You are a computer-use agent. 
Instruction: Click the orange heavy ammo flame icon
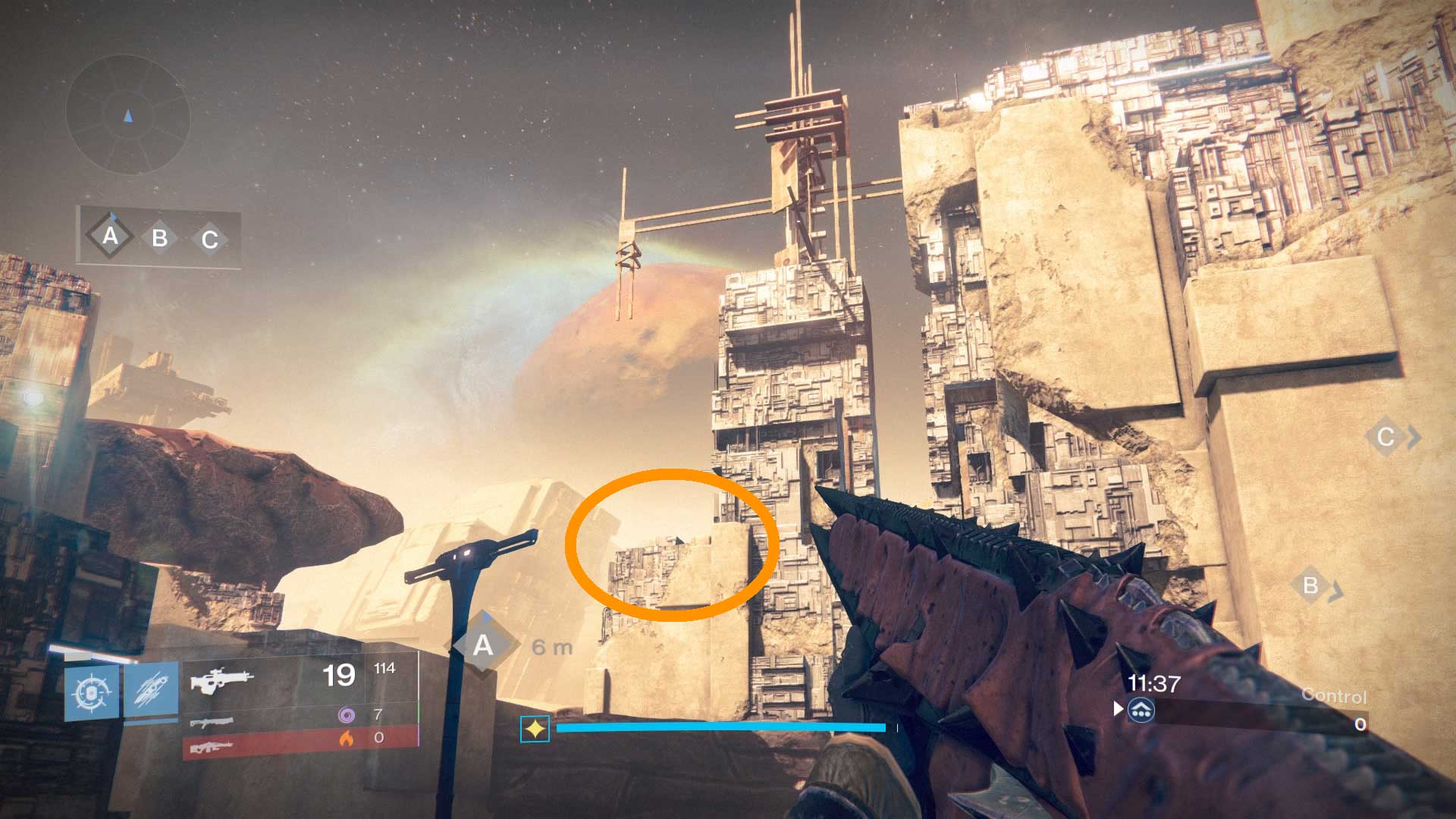[348, 736]
